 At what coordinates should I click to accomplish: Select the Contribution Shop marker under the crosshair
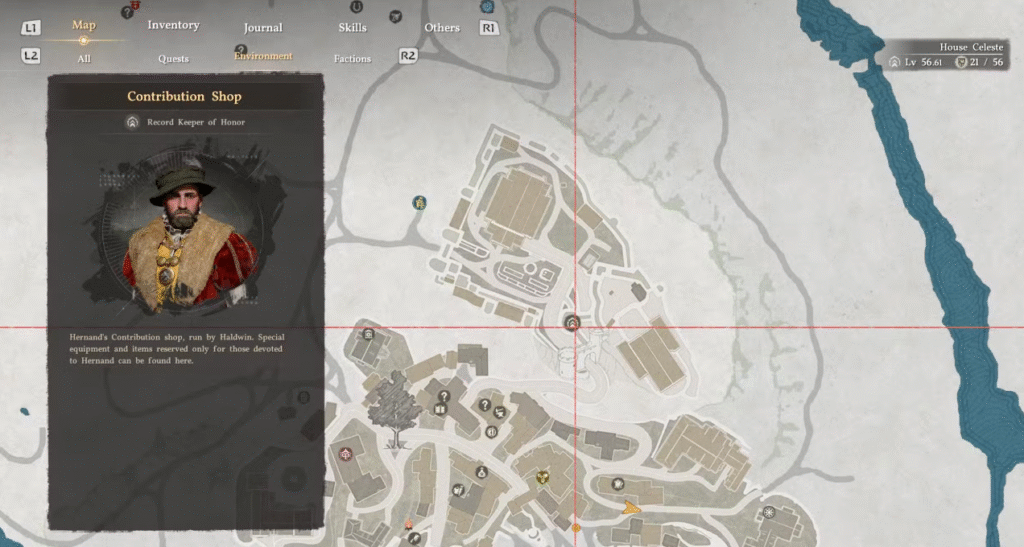point(573,322)
